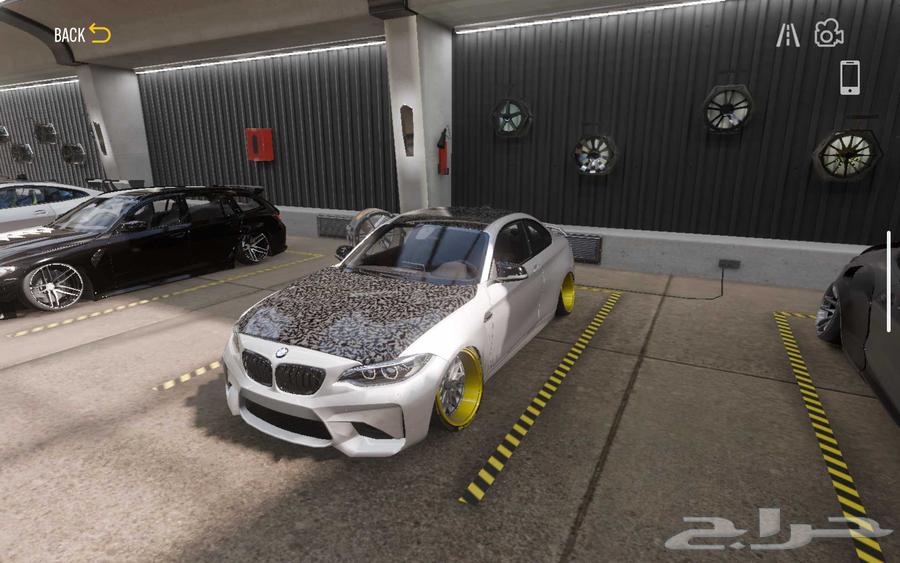Open the smartphone menu icon

(x=849, y=77)
